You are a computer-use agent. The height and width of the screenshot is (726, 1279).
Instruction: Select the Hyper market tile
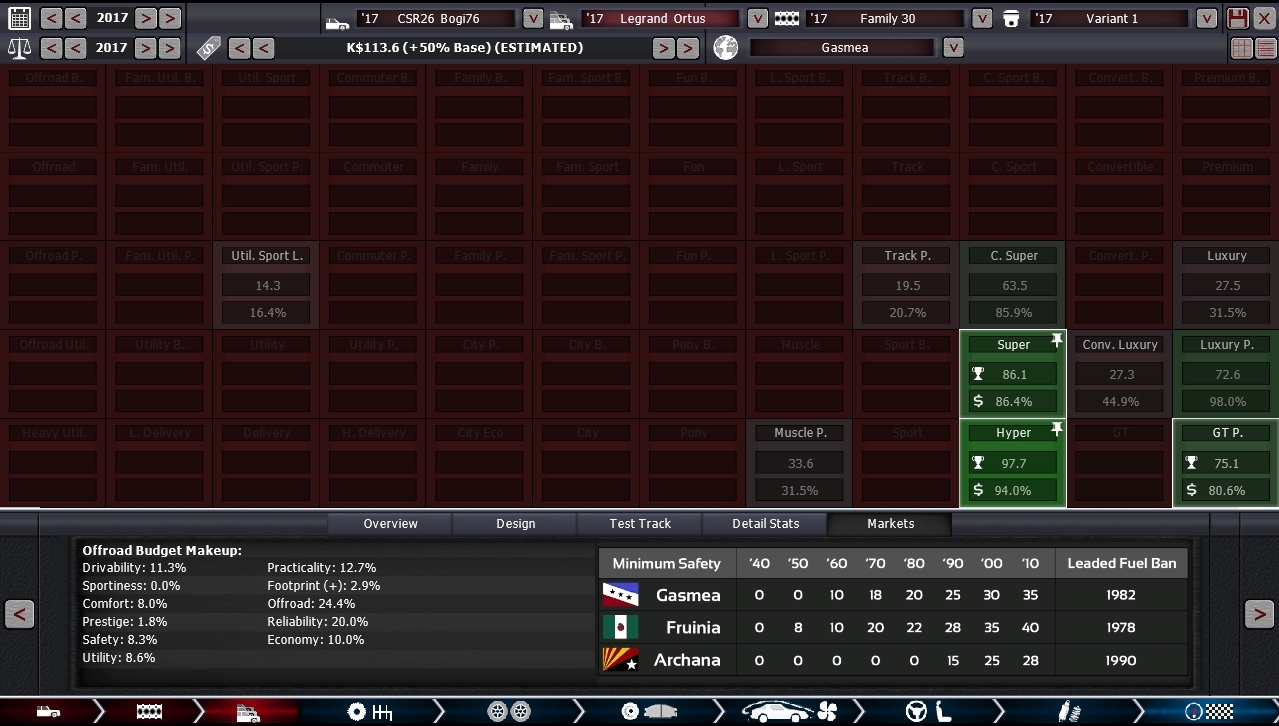click(1013, 463)
